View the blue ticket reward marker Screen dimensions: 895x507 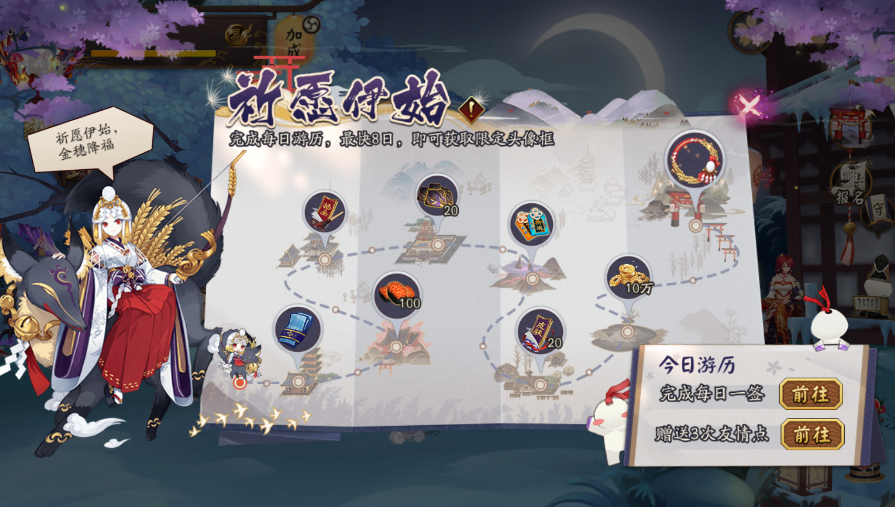[x=298, y=330]
